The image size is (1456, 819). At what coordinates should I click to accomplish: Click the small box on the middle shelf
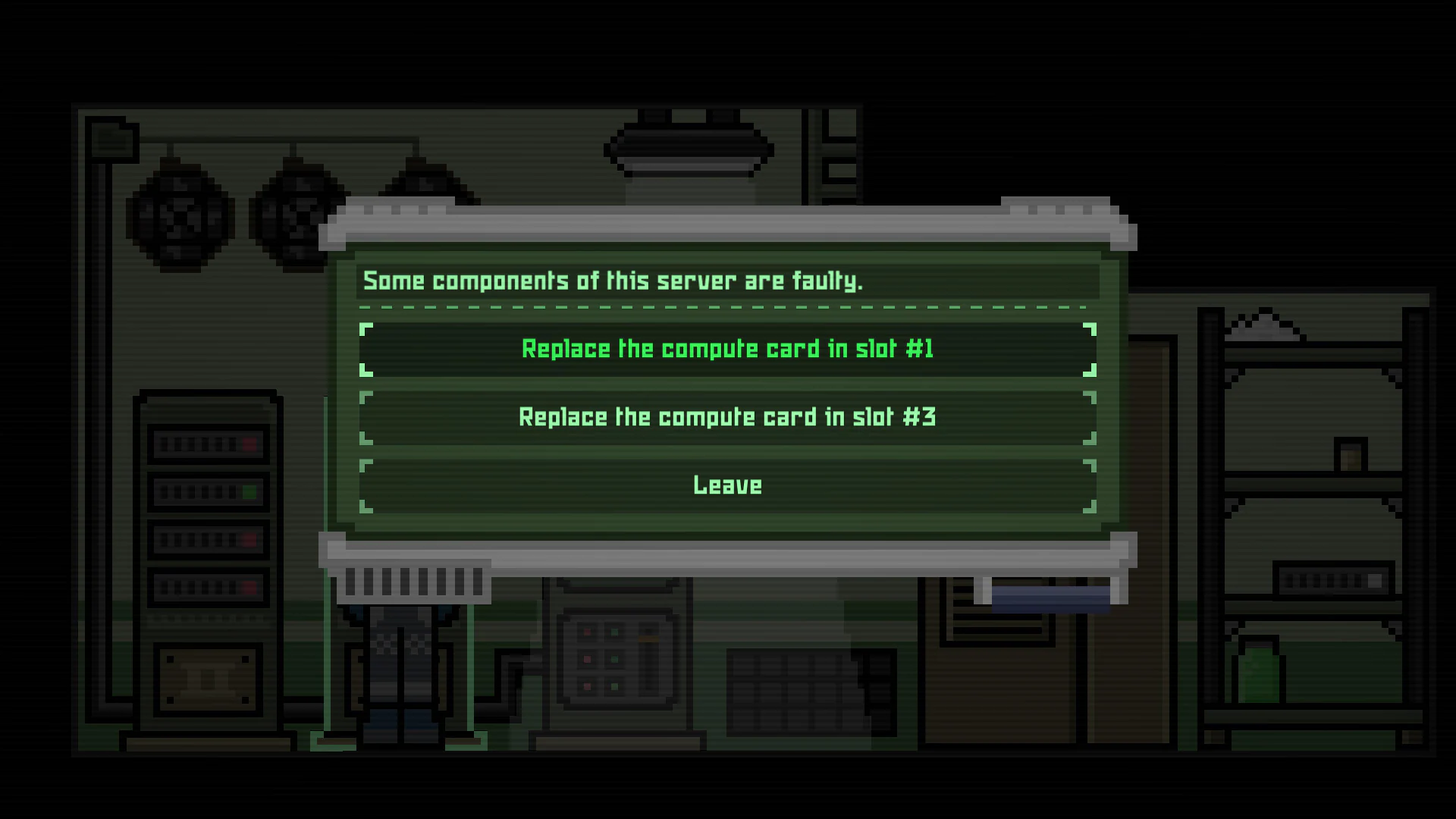(1350, 455)
